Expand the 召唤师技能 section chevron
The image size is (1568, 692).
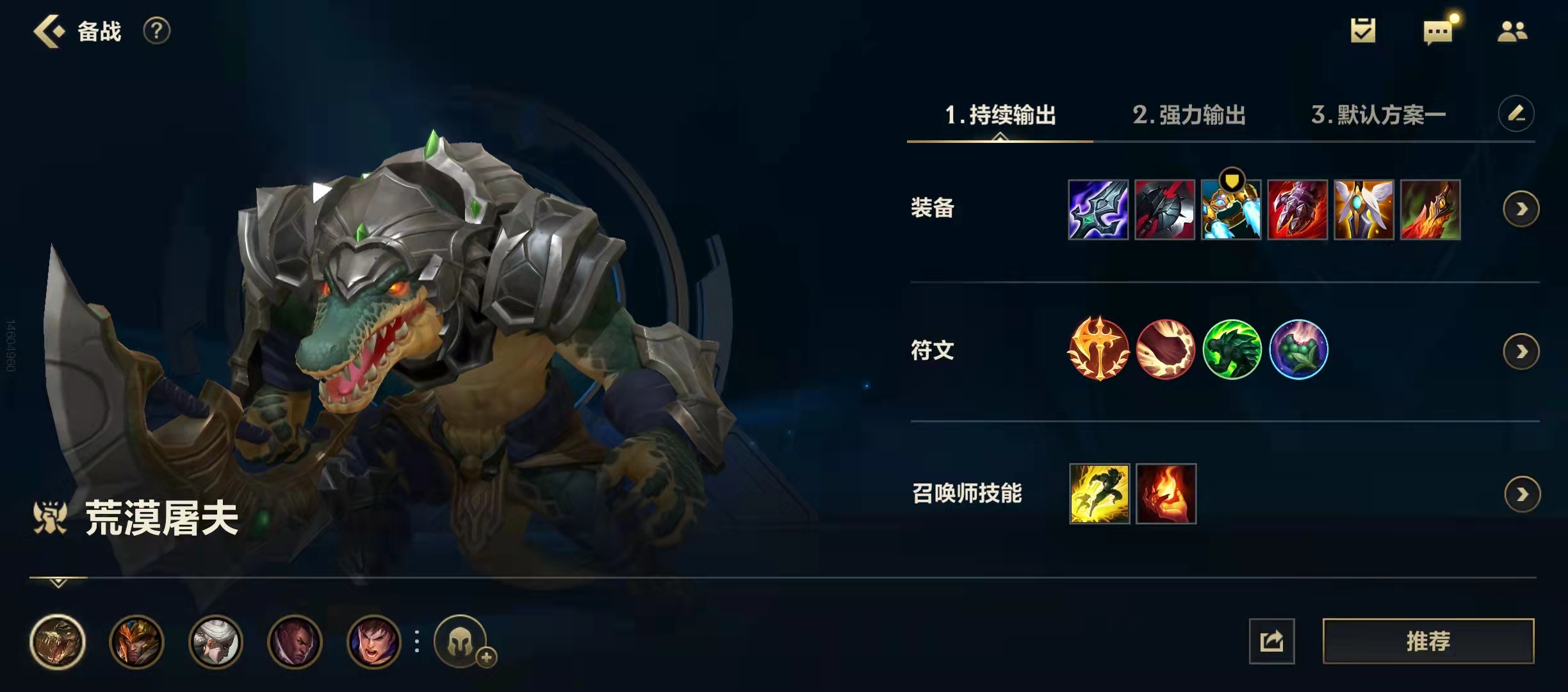click(x=1522, y=495)
